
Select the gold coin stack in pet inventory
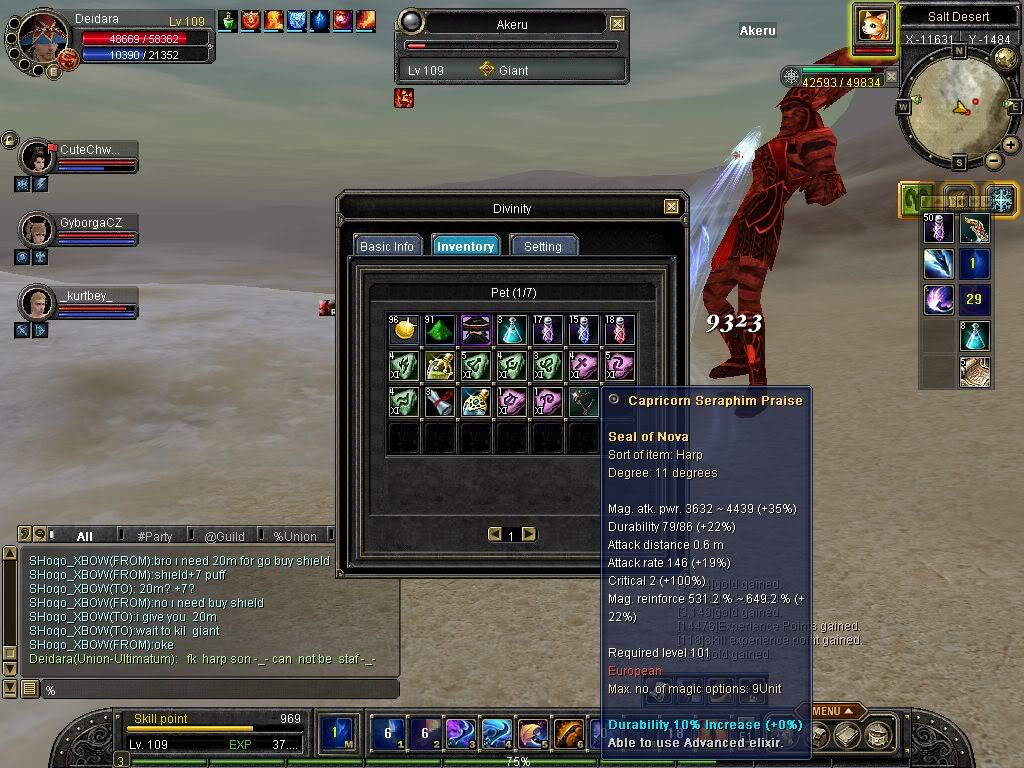pos(403,329)
